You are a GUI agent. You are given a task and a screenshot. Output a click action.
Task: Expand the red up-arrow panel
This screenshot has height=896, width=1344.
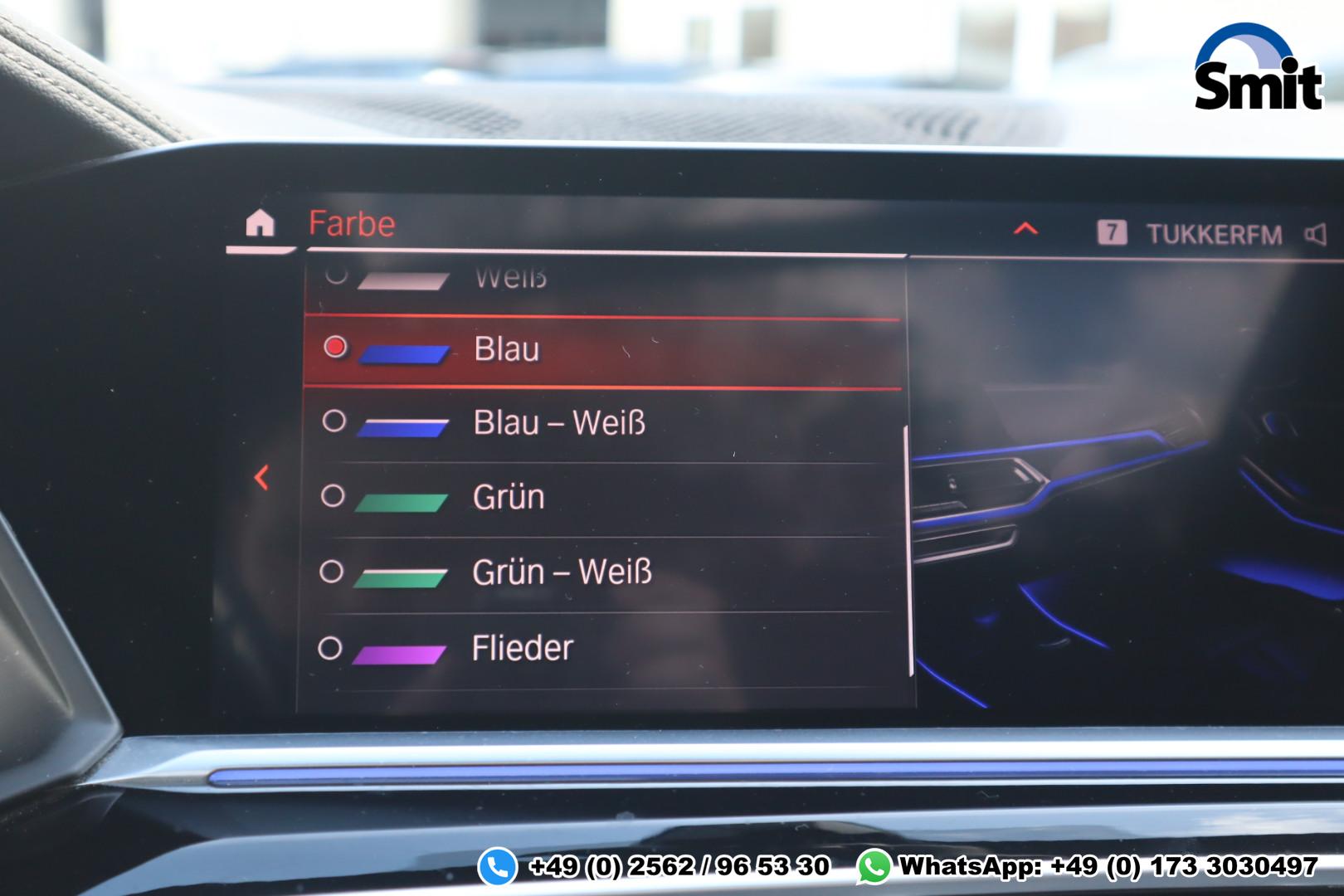point(1026,229)
